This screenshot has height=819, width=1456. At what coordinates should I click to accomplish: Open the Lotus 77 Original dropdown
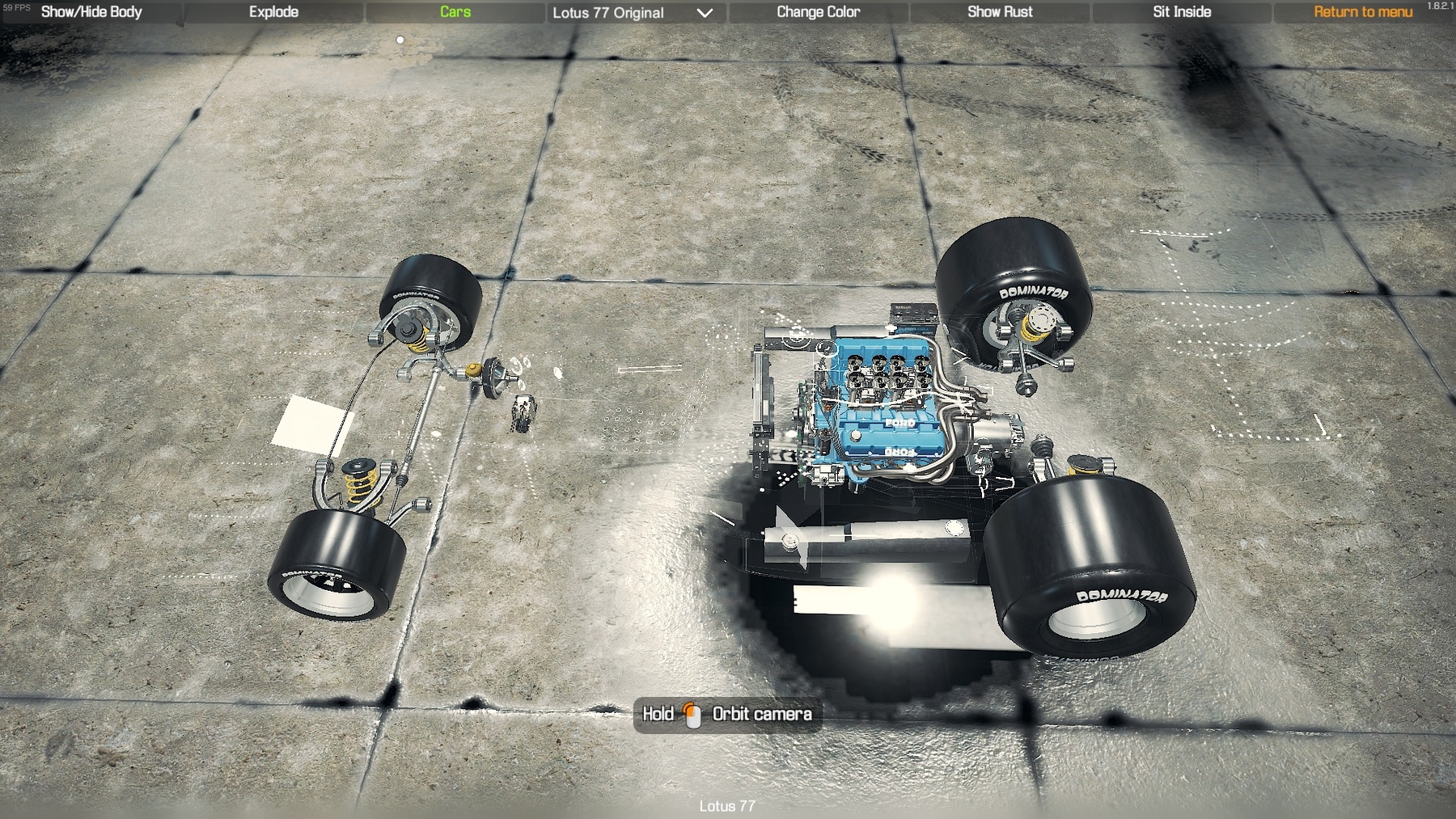click(x=633, y=13)
